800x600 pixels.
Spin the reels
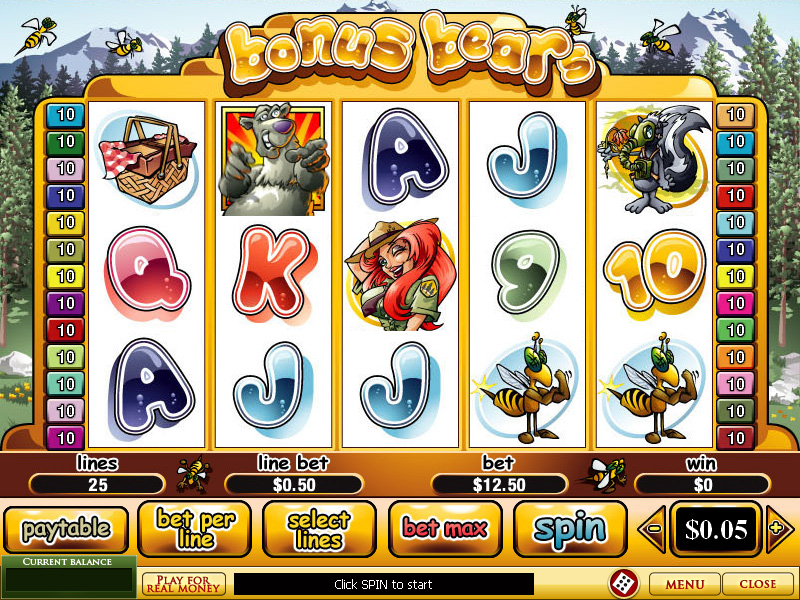click(570, 529)
